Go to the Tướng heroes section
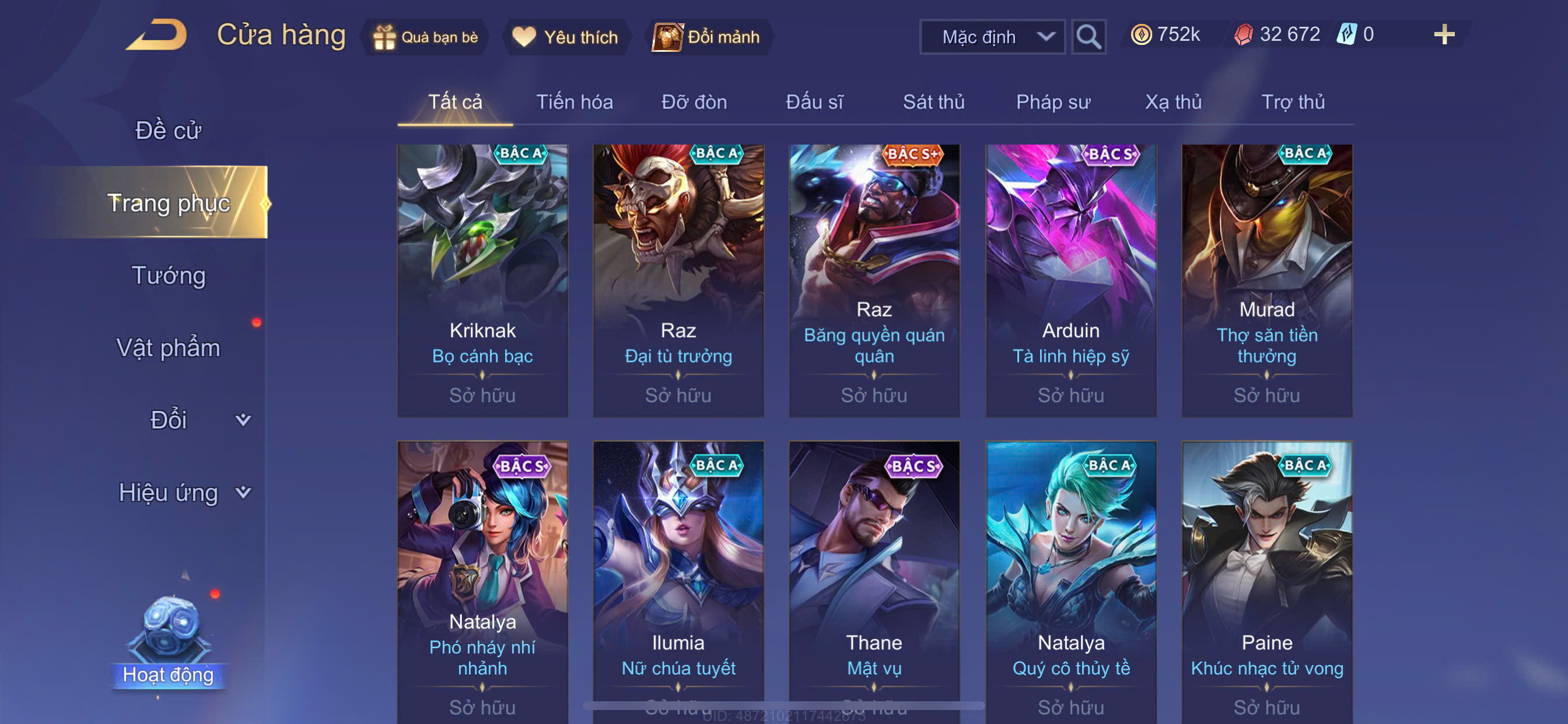 tap(168, 275)
